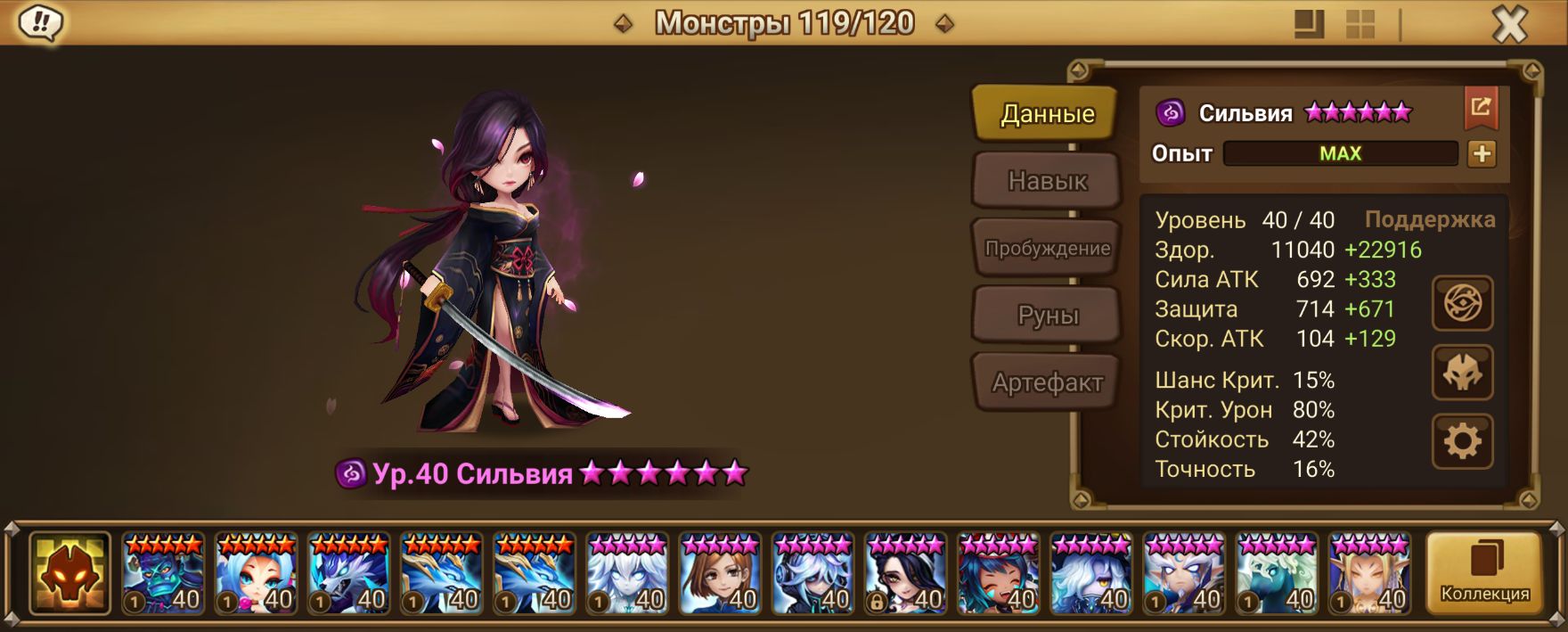Tap the red share icon by Сильвия's name

point(1481,108)
